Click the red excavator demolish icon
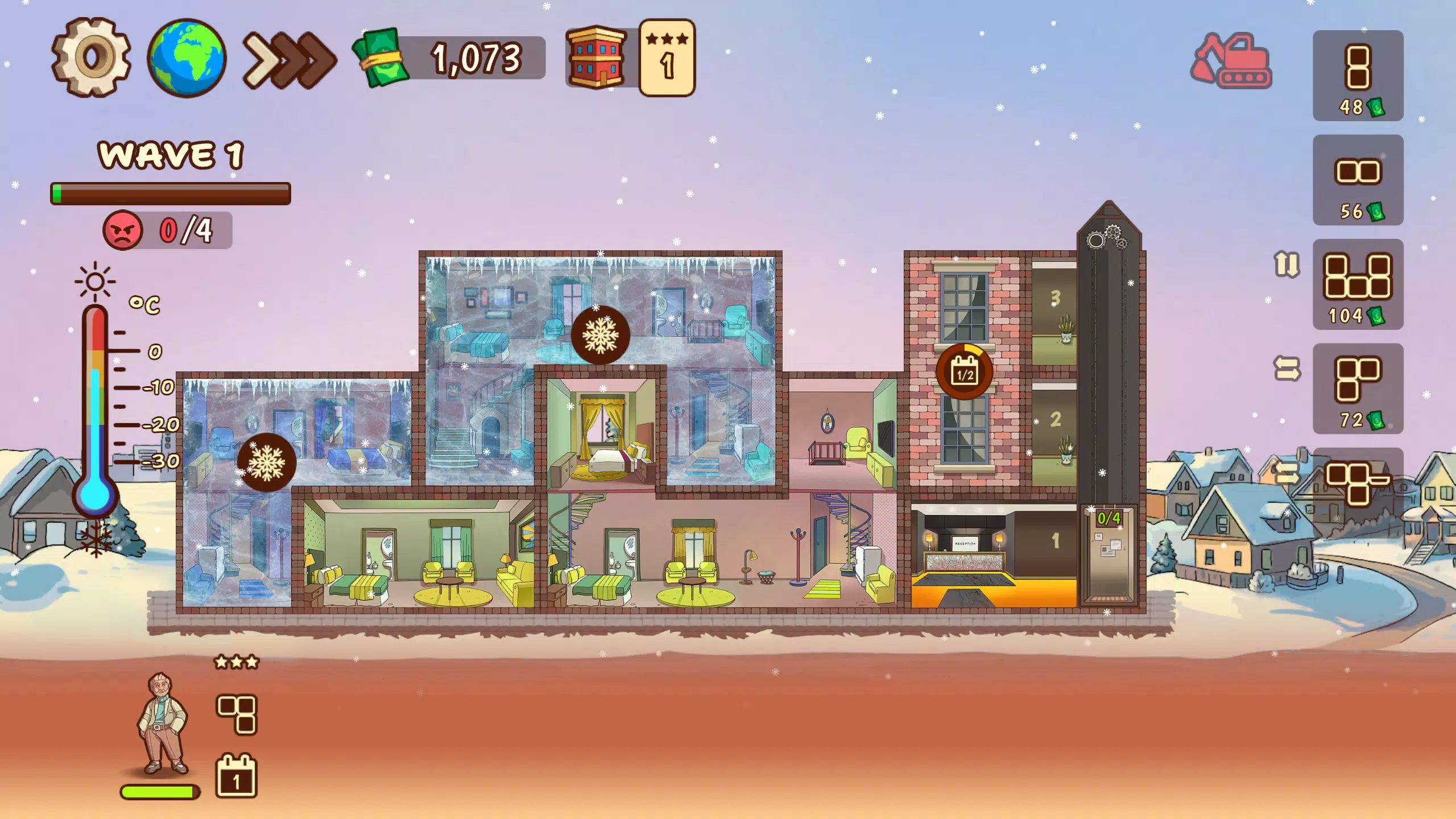The height and width of the screenshot is (819, 1456). (1231, 60)
